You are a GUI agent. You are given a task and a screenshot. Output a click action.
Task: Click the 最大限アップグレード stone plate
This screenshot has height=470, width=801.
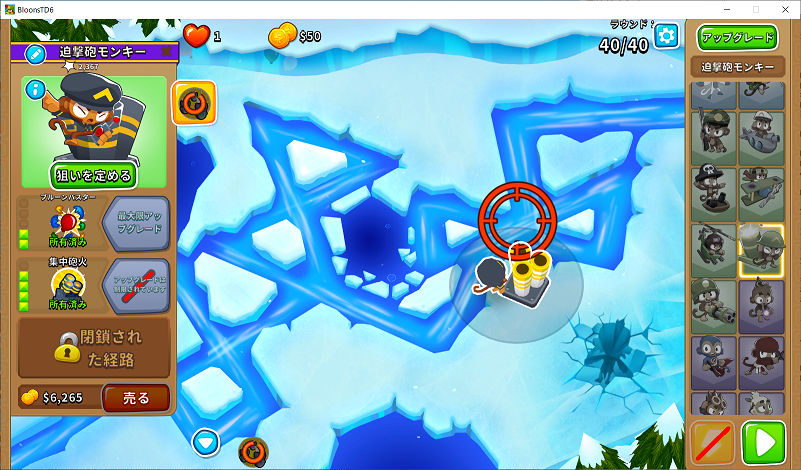point(136,222)
